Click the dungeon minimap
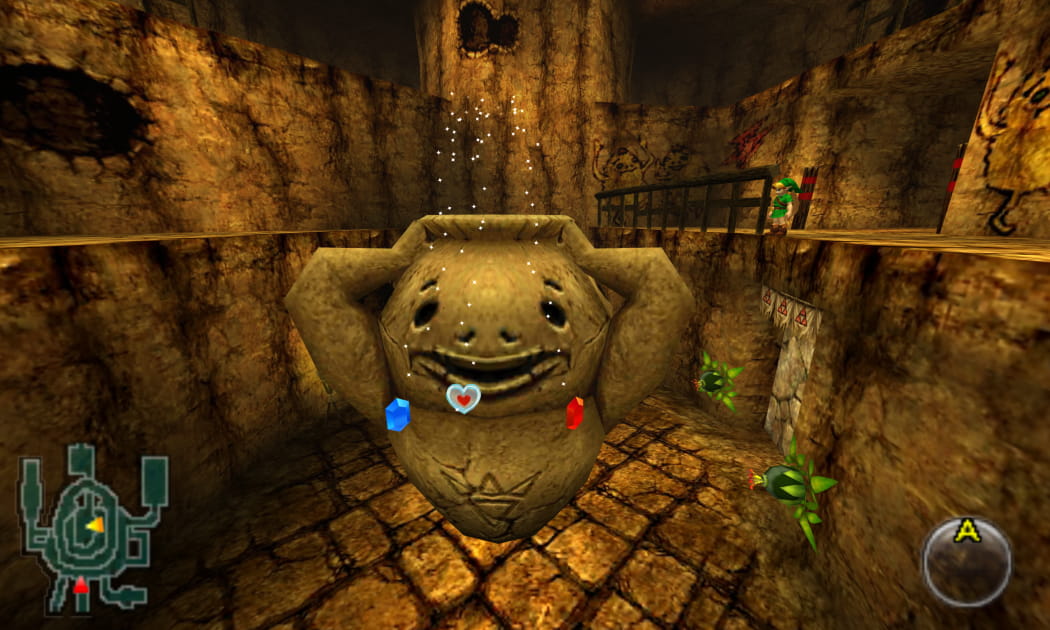1050x630 pixels. [x=92, y=528]
